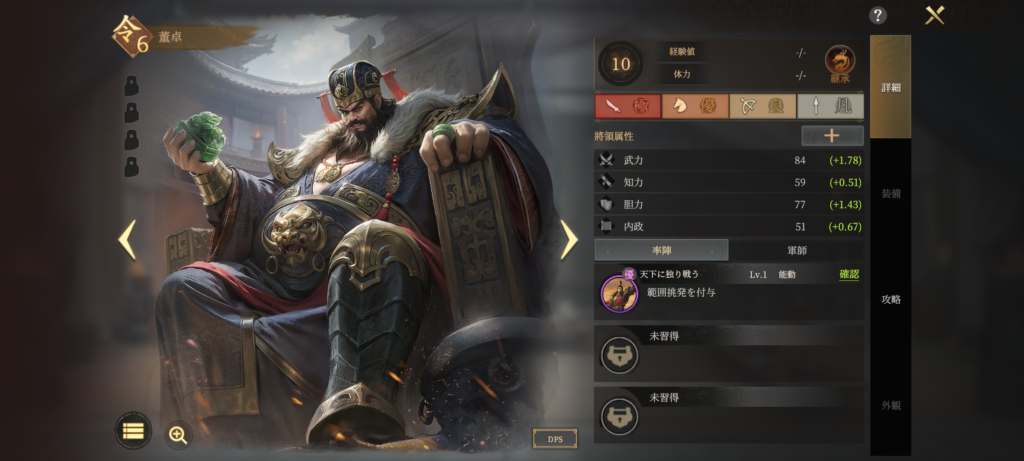
Task: Click the DPS button
Action: (554, 438)
